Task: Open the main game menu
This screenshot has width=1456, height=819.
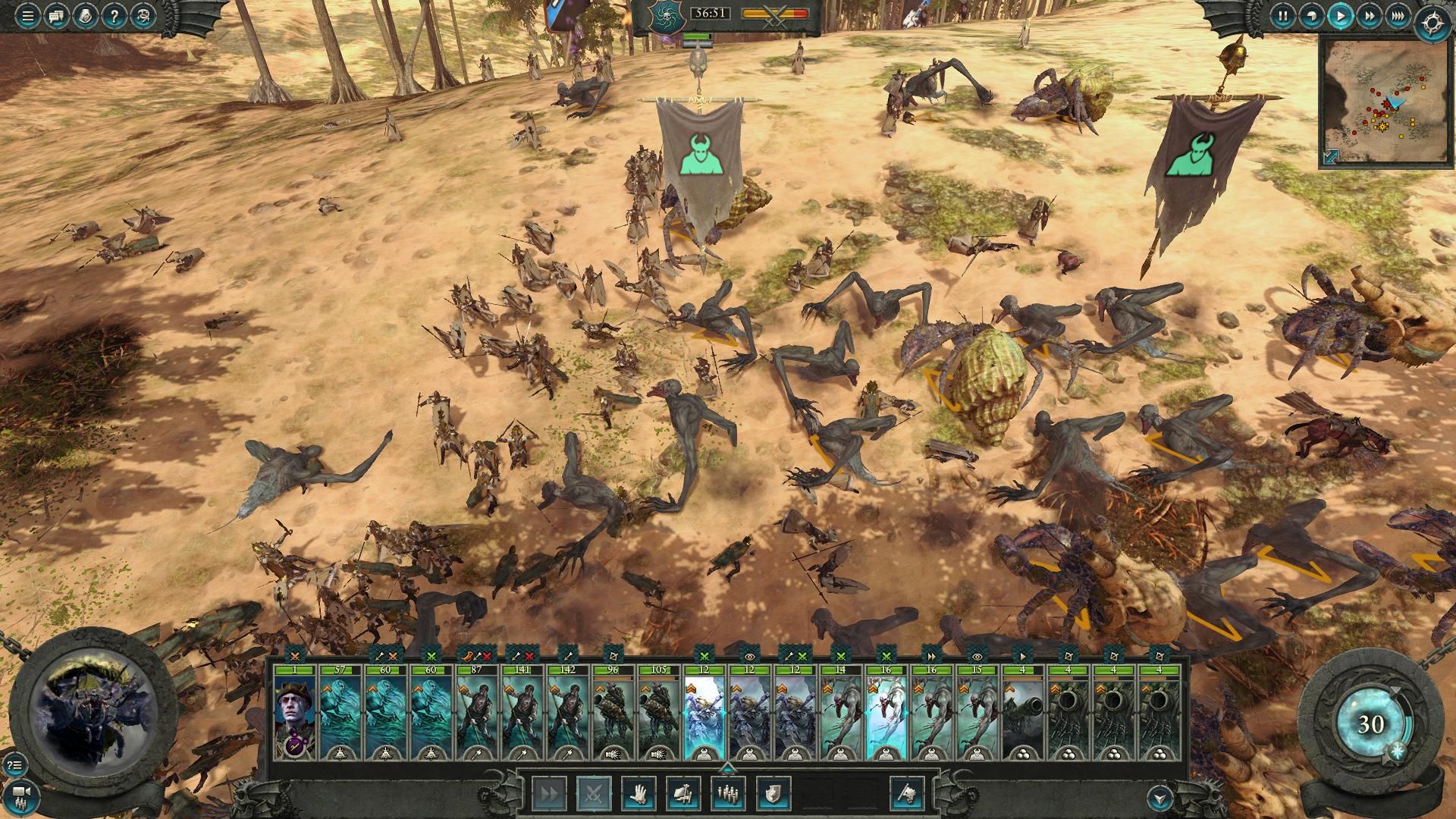Action: pos(28,16)
